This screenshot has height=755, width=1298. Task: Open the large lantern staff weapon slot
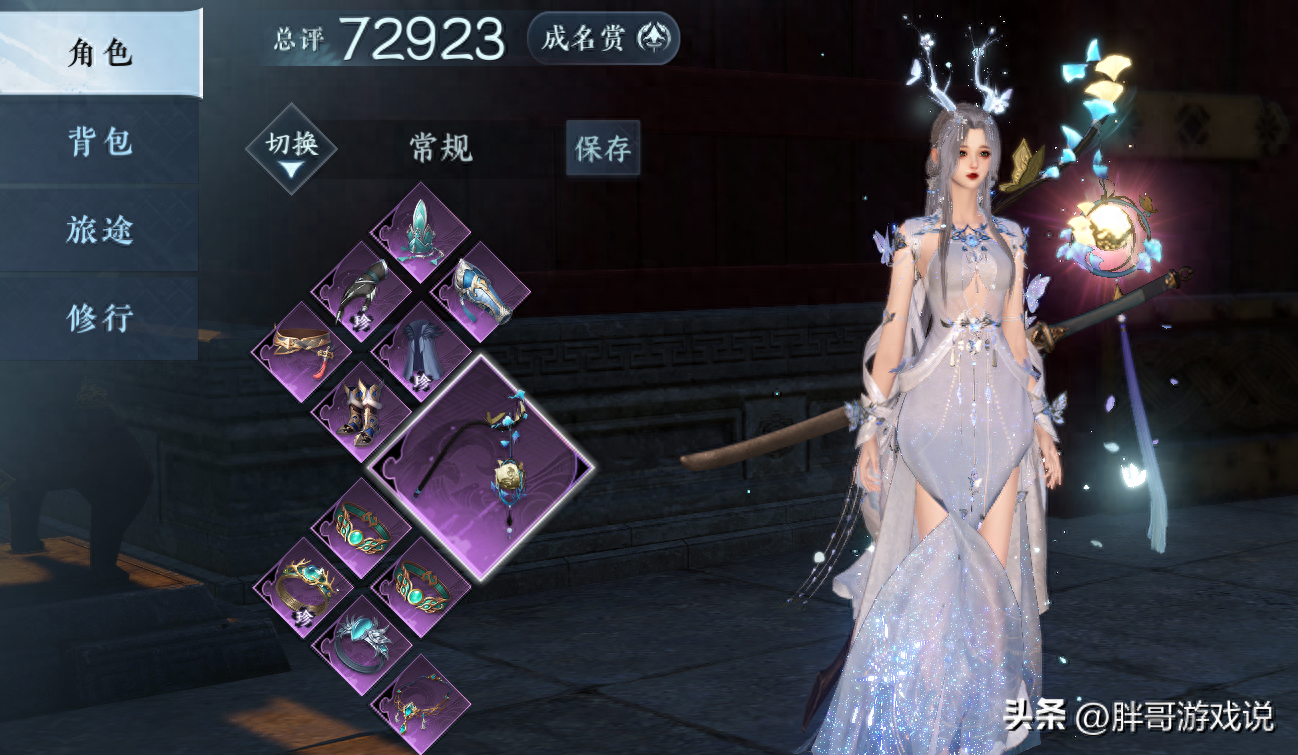point(482,467)
